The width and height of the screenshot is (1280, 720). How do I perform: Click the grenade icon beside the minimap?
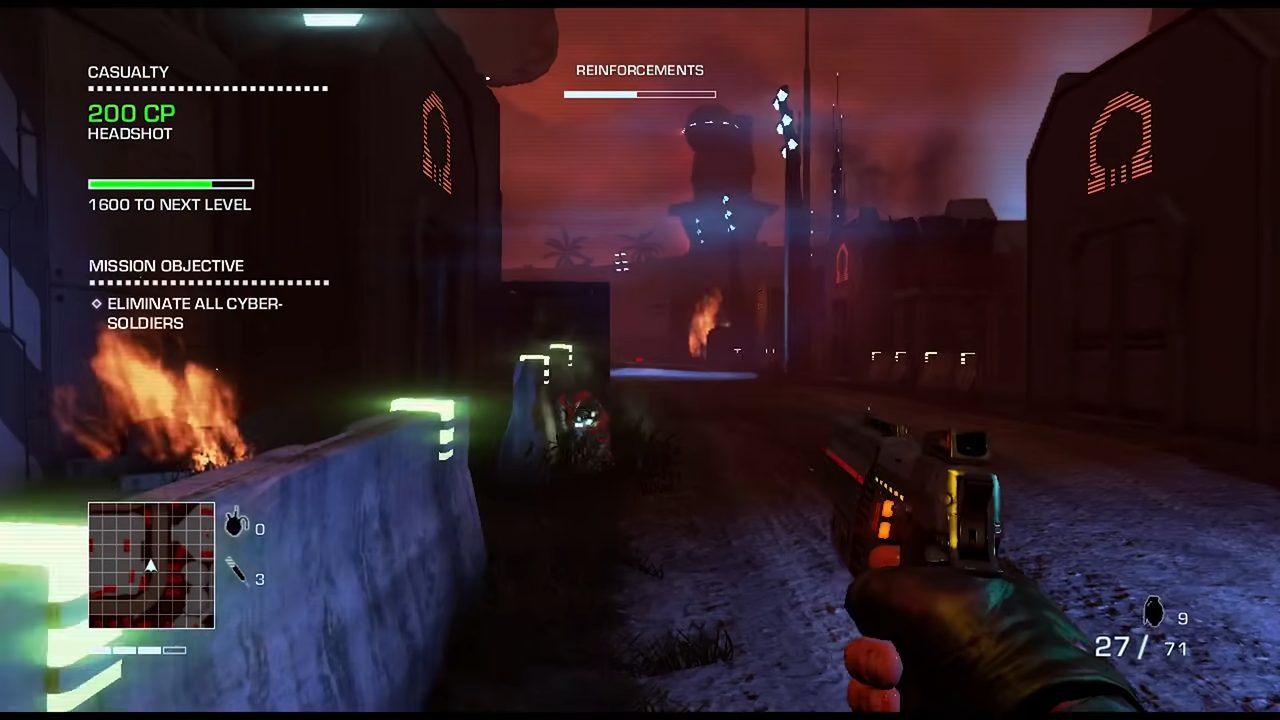(236, 525)
